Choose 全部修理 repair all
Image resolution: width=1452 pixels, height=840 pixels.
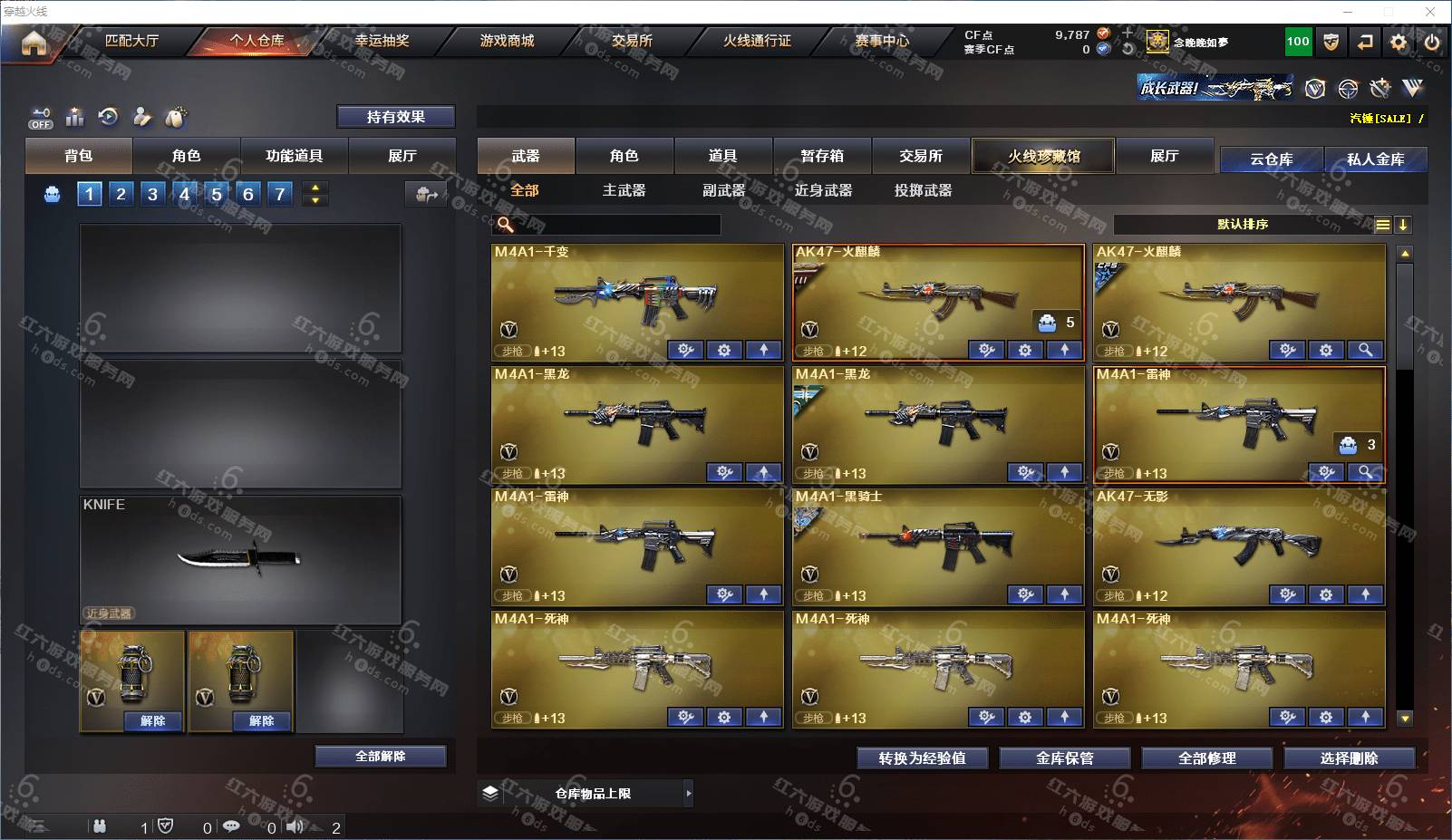(1206, 758)
